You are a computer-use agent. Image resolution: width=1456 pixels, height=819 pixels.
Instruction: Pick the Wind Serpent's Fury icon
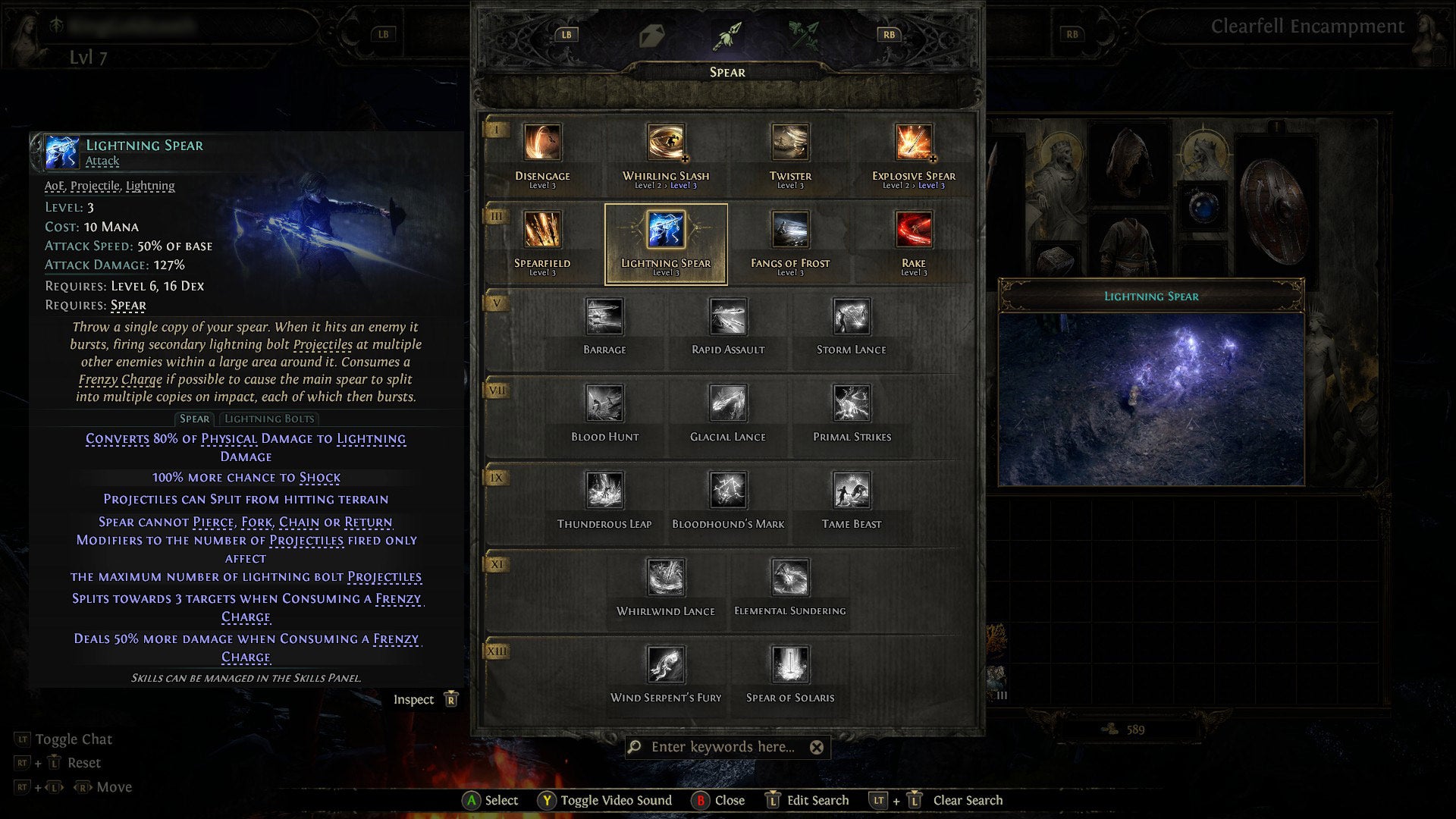point(666,666)
